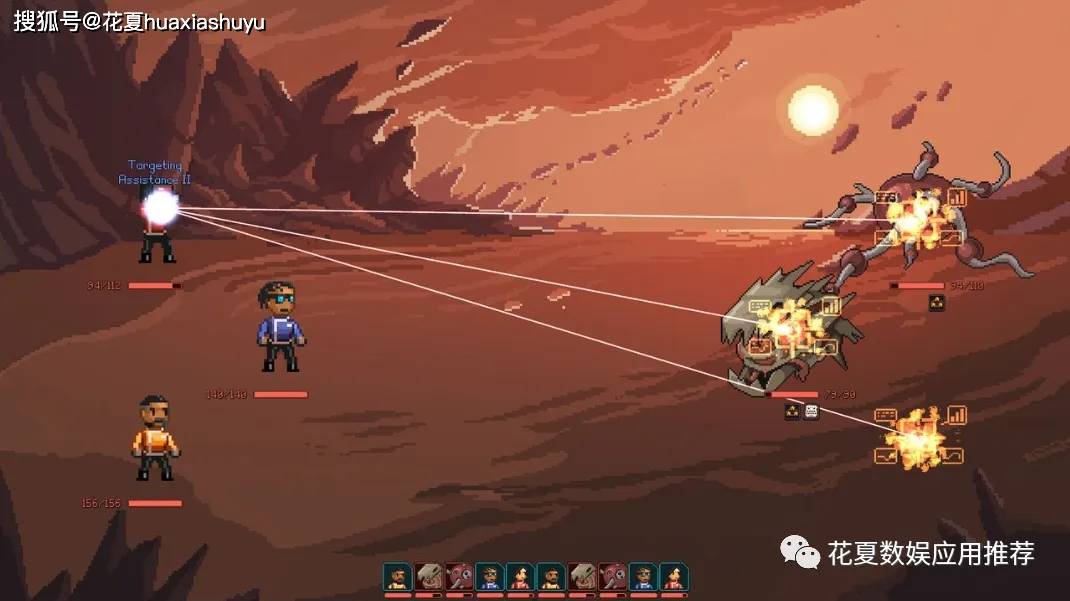Check the radiation status icon under the tentacled enemy

pos(937,302)
